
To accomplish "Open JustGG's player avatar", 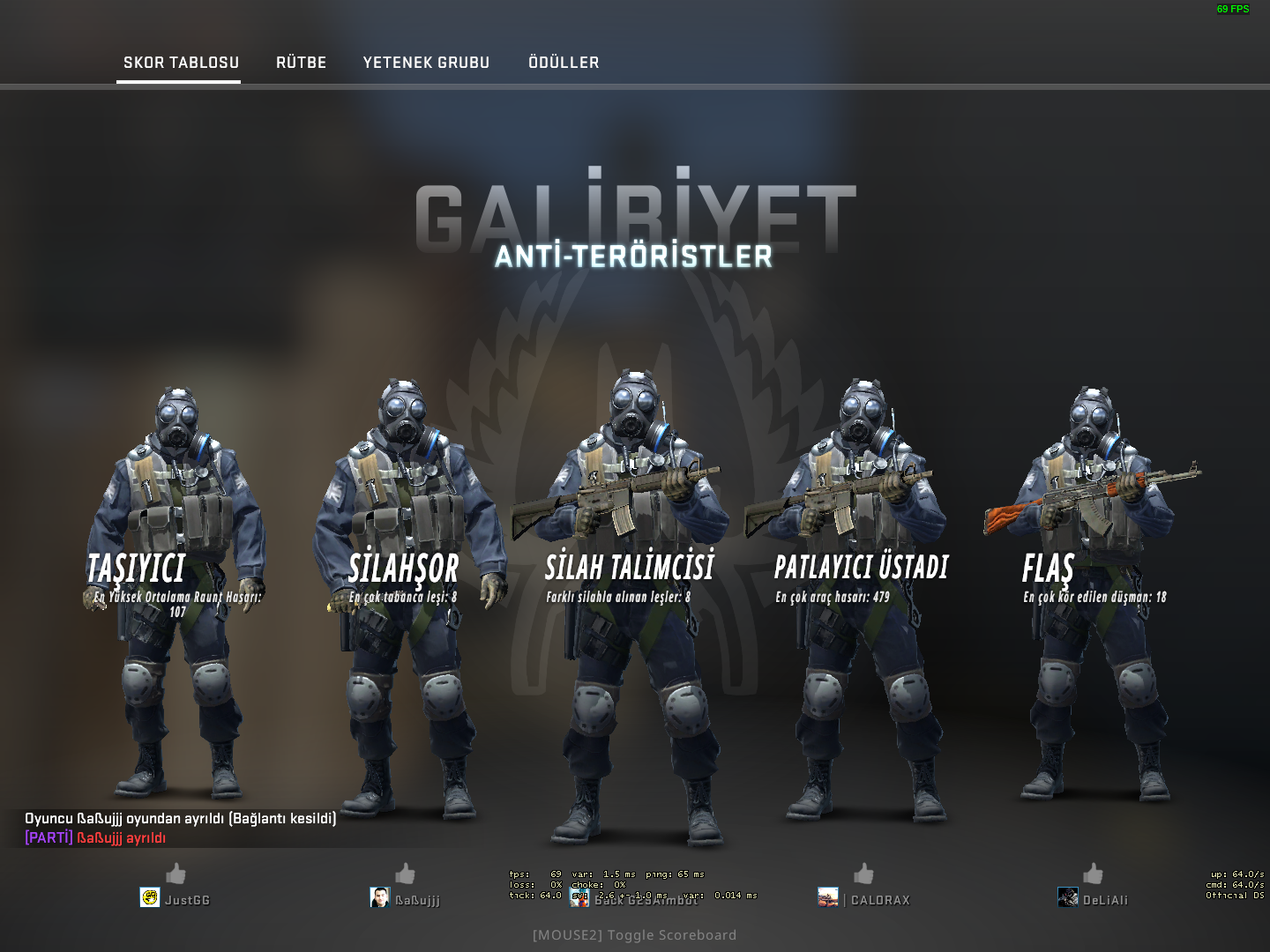I will pyautogui.click(x=150, y=898).
